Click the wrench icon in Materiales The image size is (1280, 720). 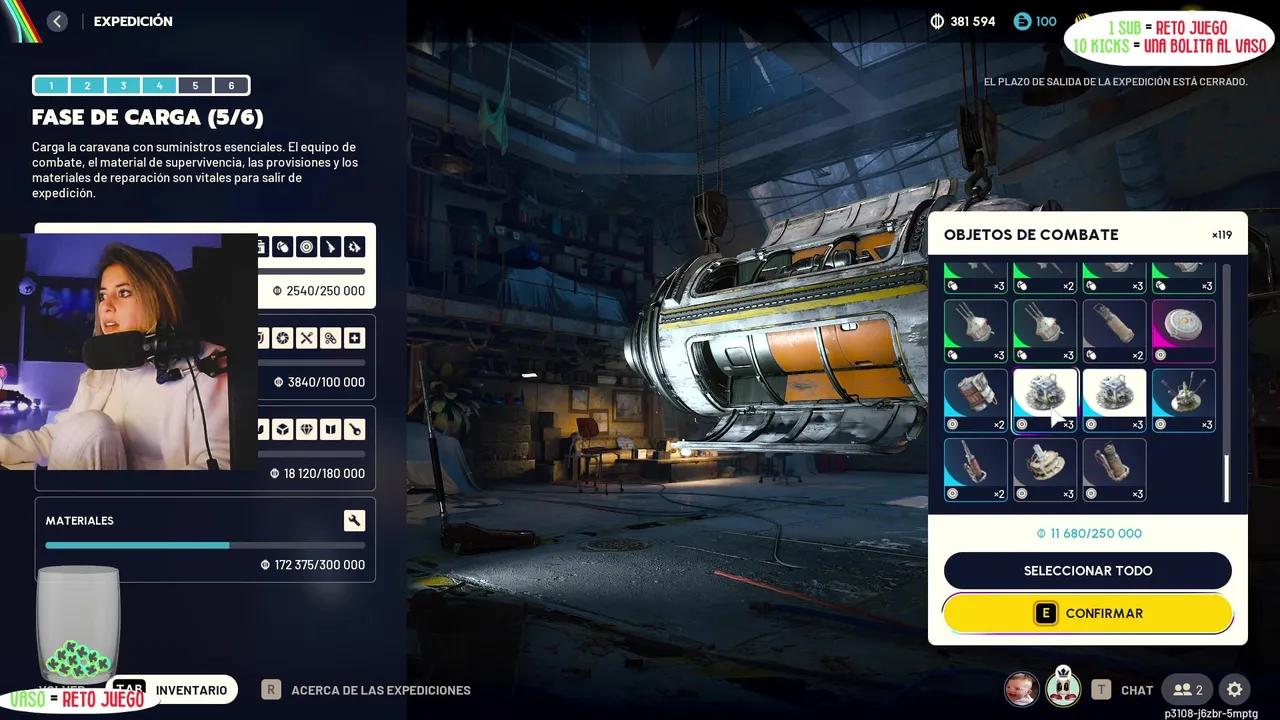tap(354, 520)
